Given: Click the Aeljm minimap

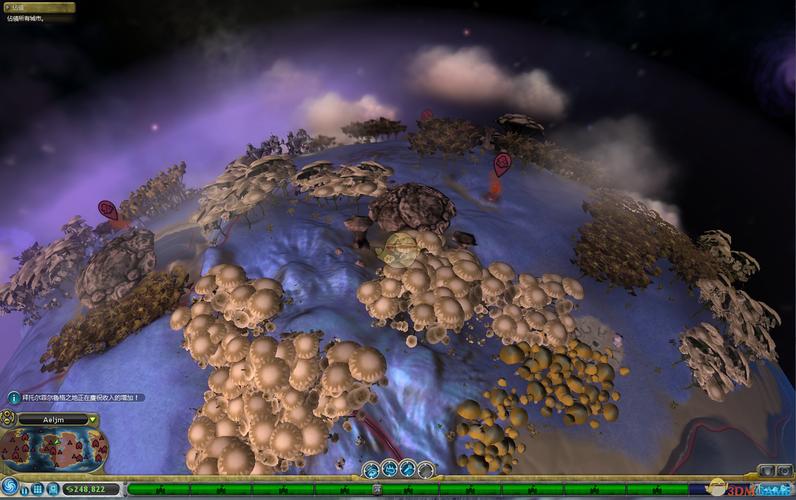Looking at the screenshot, I should (54, 450).
